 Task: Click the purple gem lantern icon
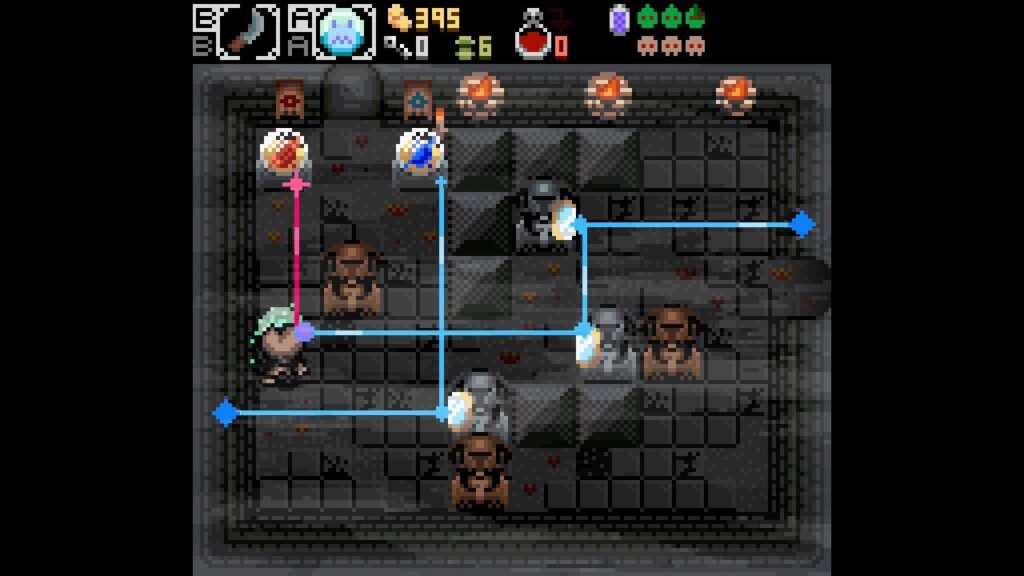620,18
